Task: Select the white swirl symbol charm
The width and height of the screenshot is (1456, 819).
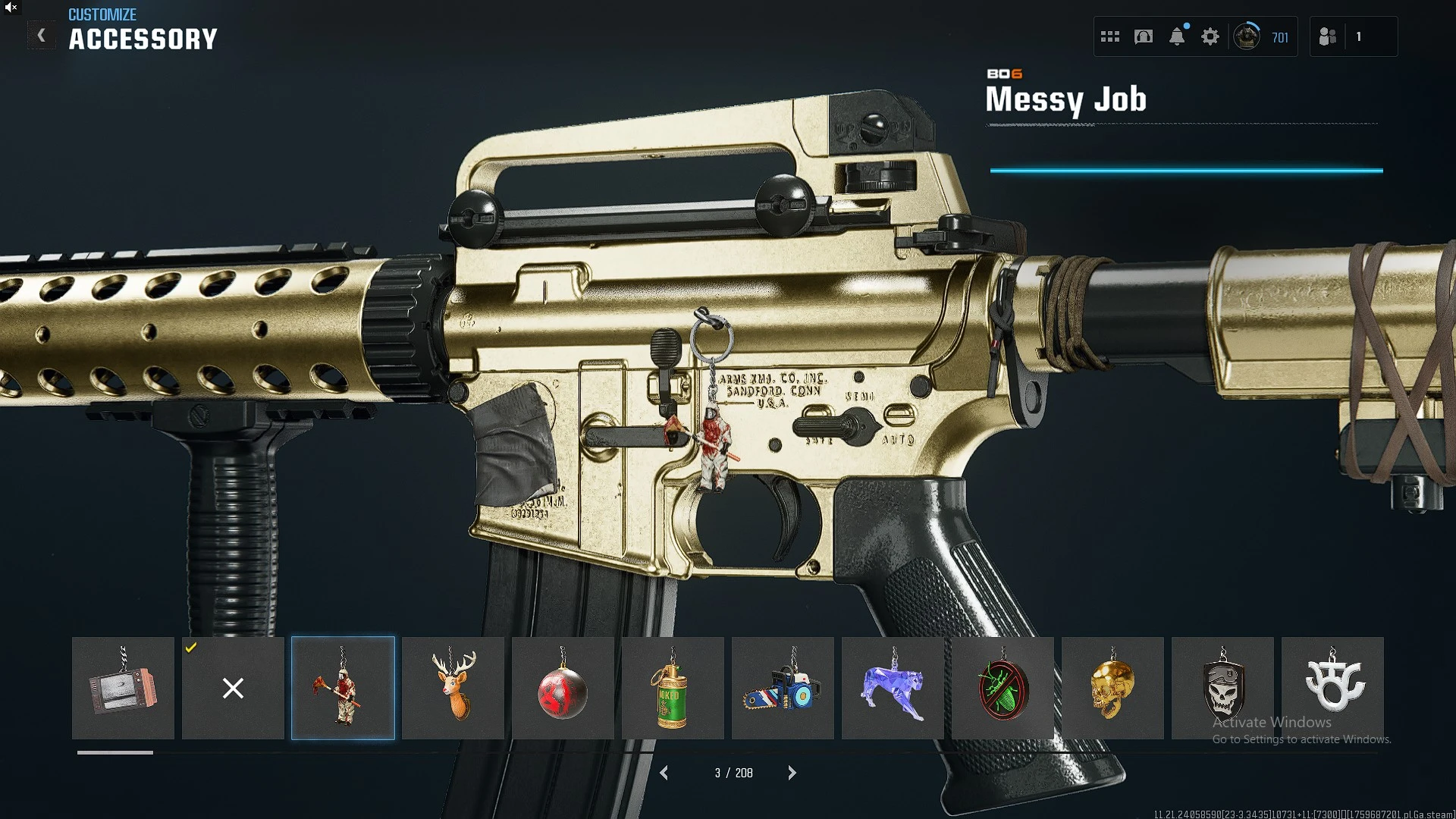Action: pos(1332,688)
